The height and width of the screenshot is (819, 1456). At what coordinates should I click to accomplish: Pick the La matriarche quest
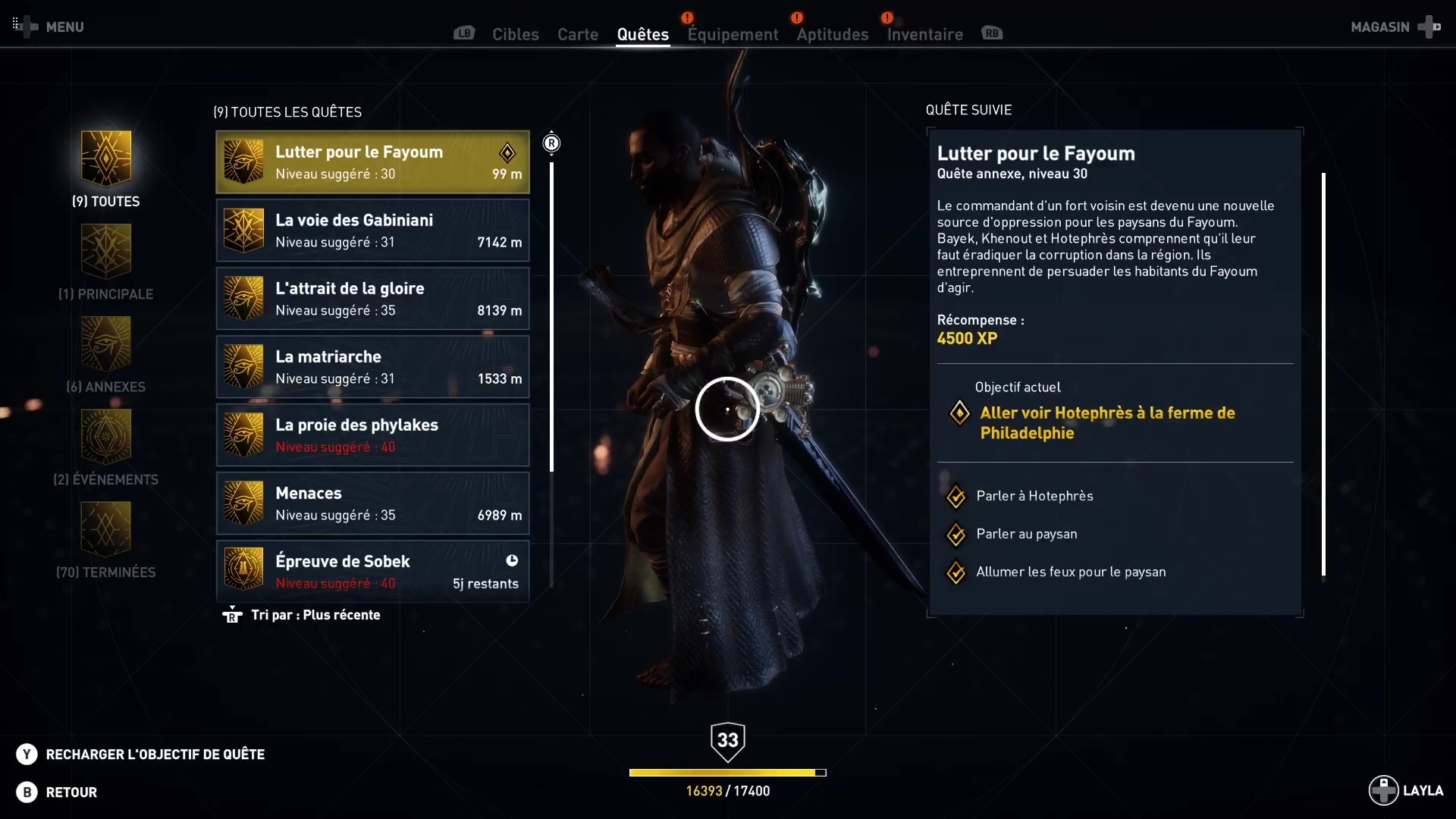tap(372, 367)
